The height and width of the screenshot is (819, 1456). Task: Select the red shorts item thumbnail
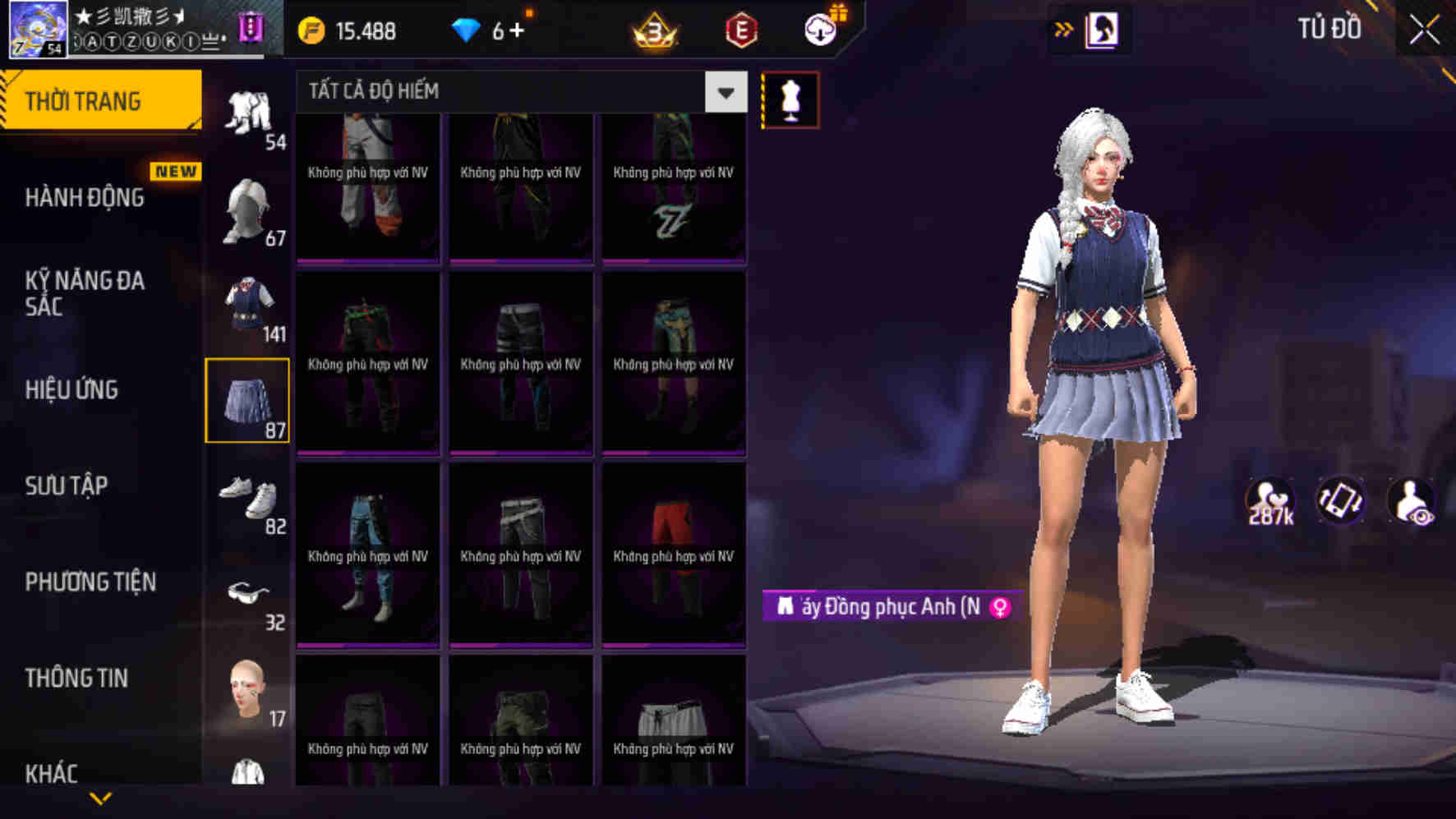(674, 552)
